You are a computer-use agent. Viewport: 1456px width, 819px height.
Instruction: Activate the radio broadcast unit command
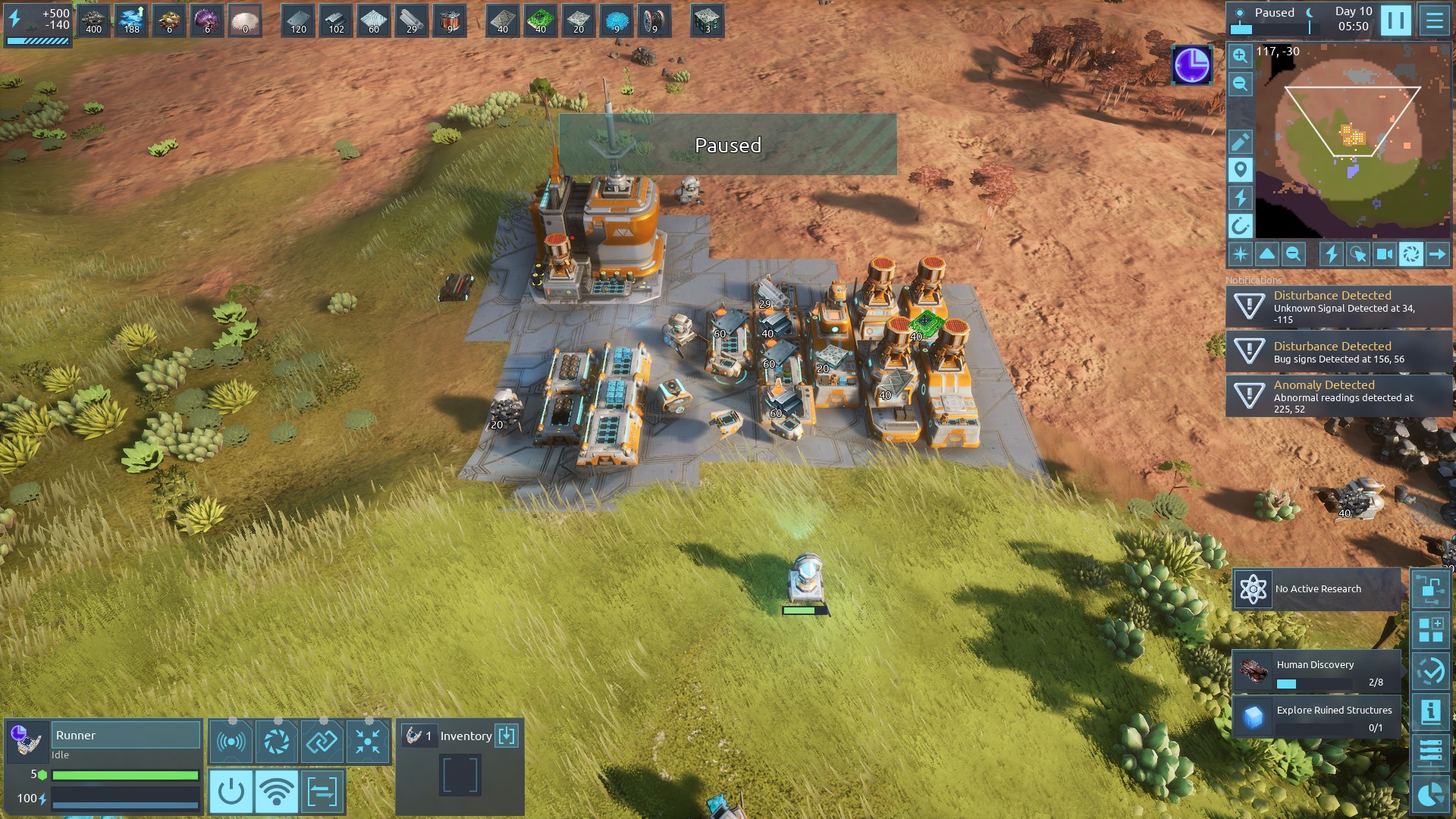(231, 742)
